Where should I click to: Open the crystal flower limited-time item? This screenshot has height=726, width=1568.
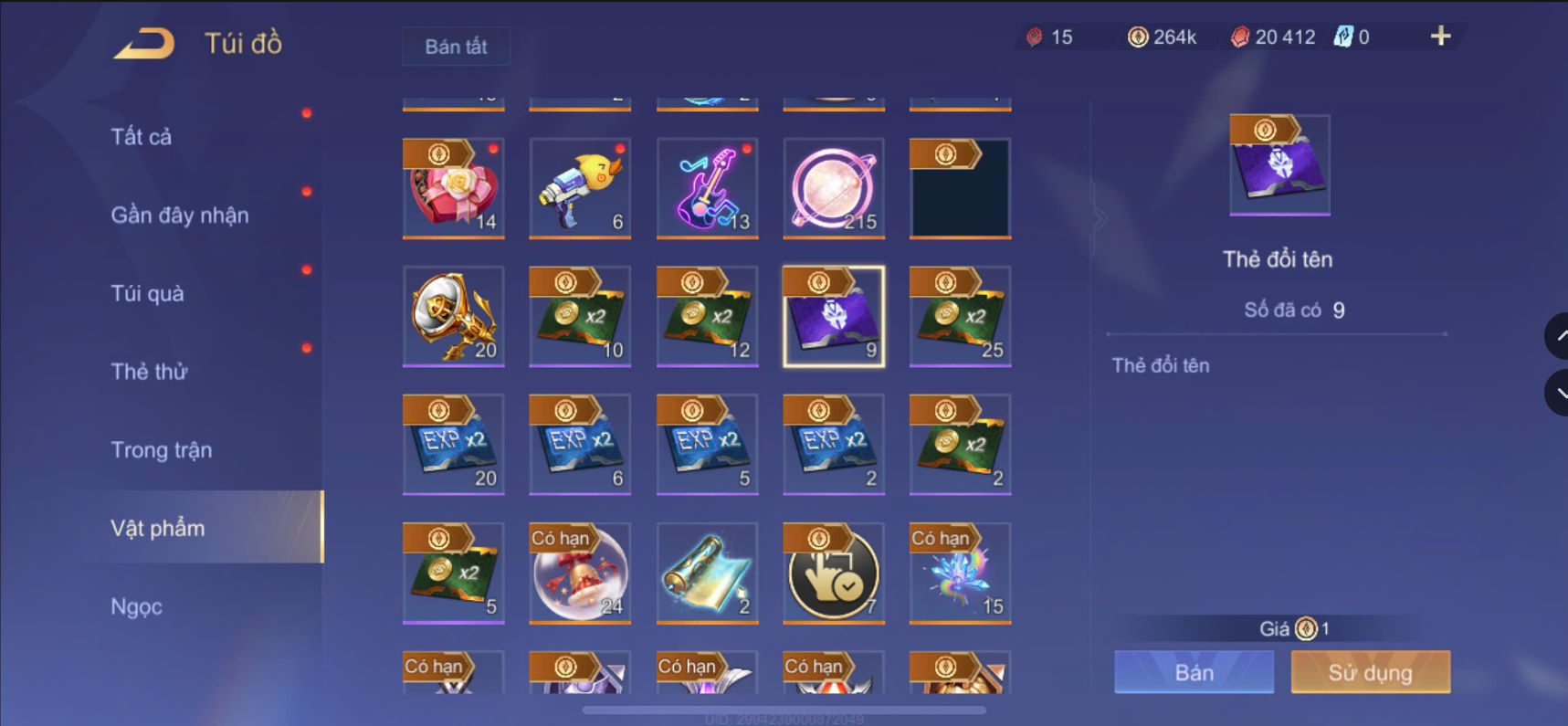[x=960, y=573]
